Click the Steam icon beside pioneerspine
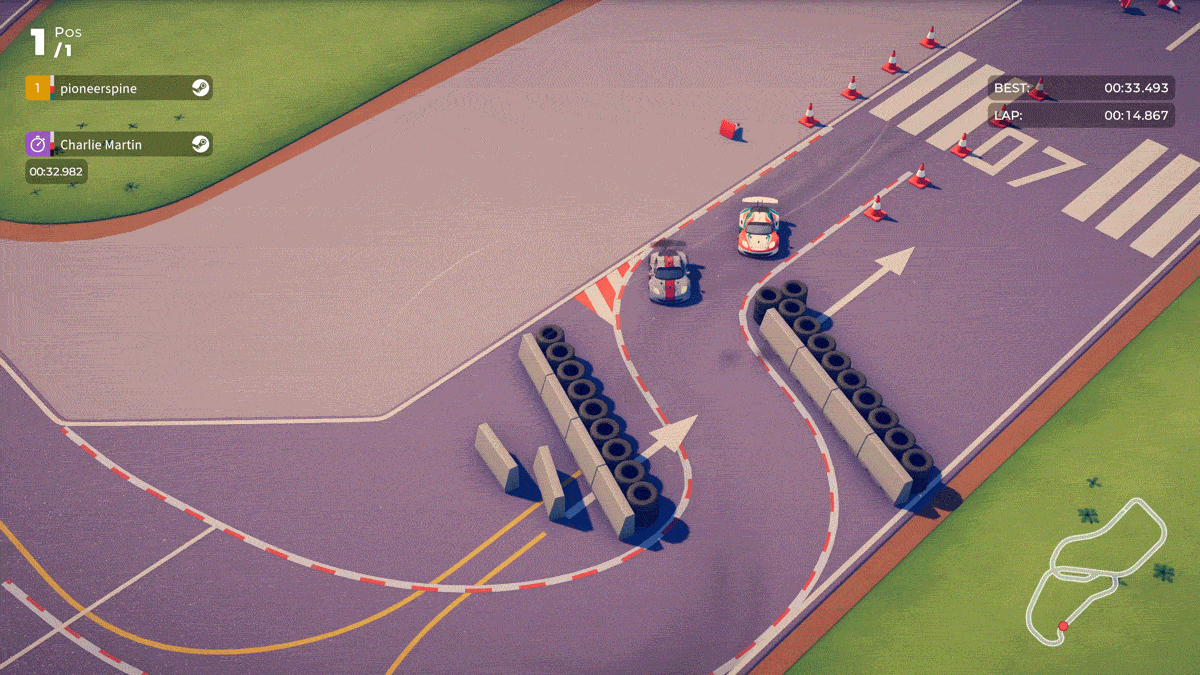 point(200,88)
